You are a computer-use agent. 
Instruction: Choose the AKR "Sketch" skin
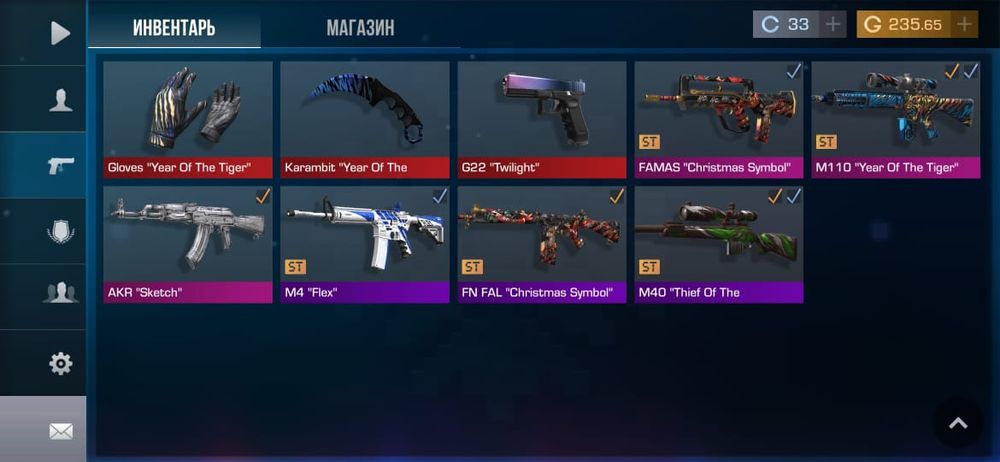tap(188, 244)
